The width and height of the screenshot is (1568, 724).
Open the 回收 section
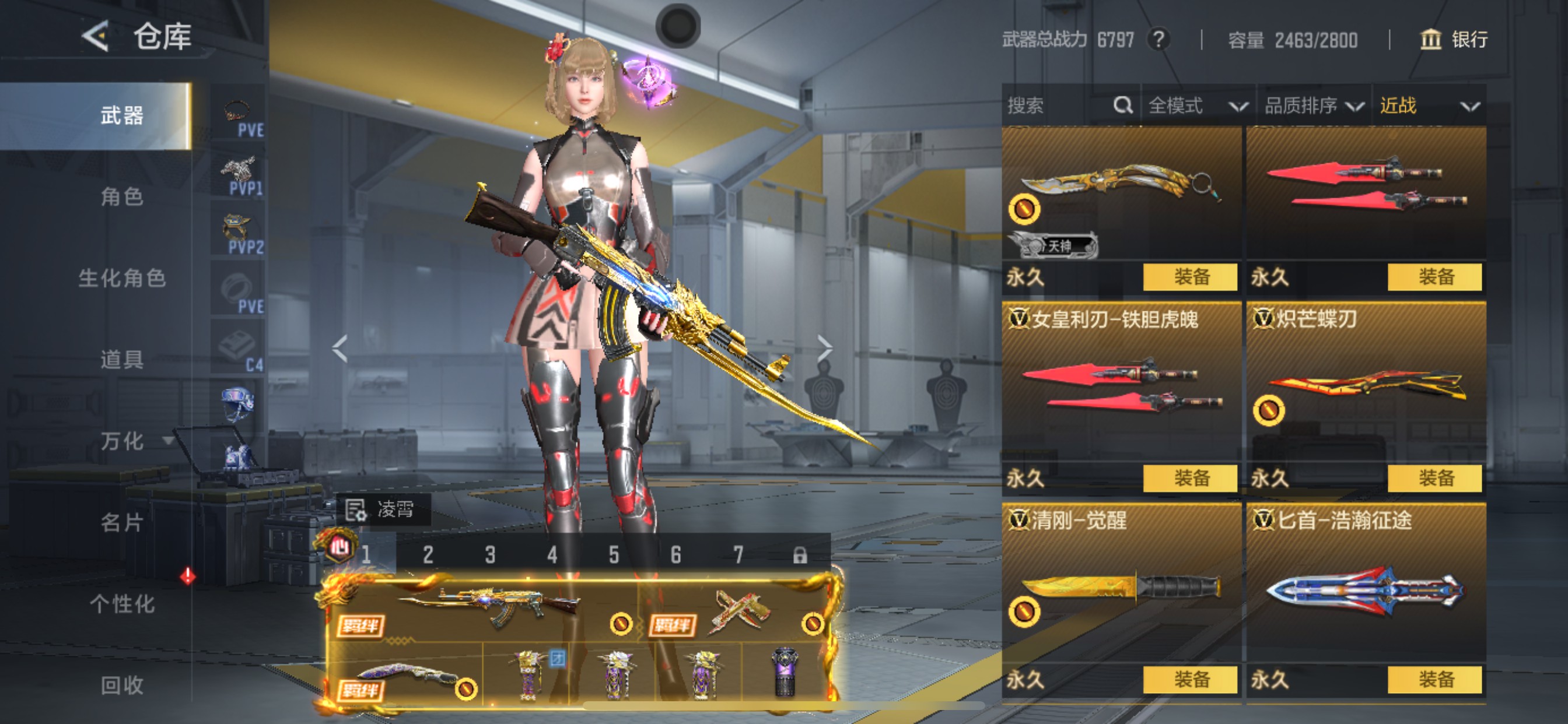pyautogui.click(x=122, y=685)
